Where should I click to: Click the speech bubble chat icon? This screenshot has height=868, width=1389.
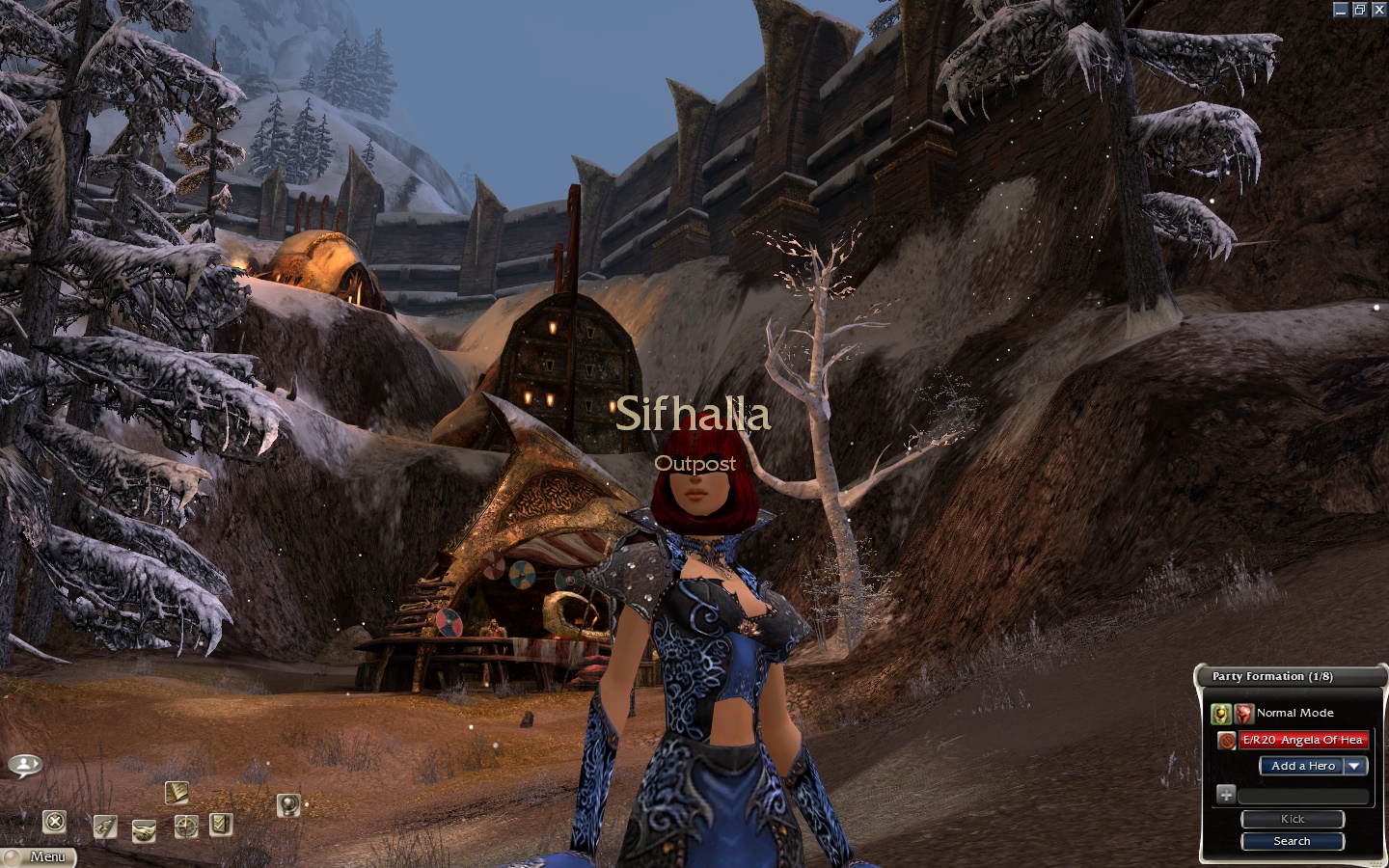25,766
